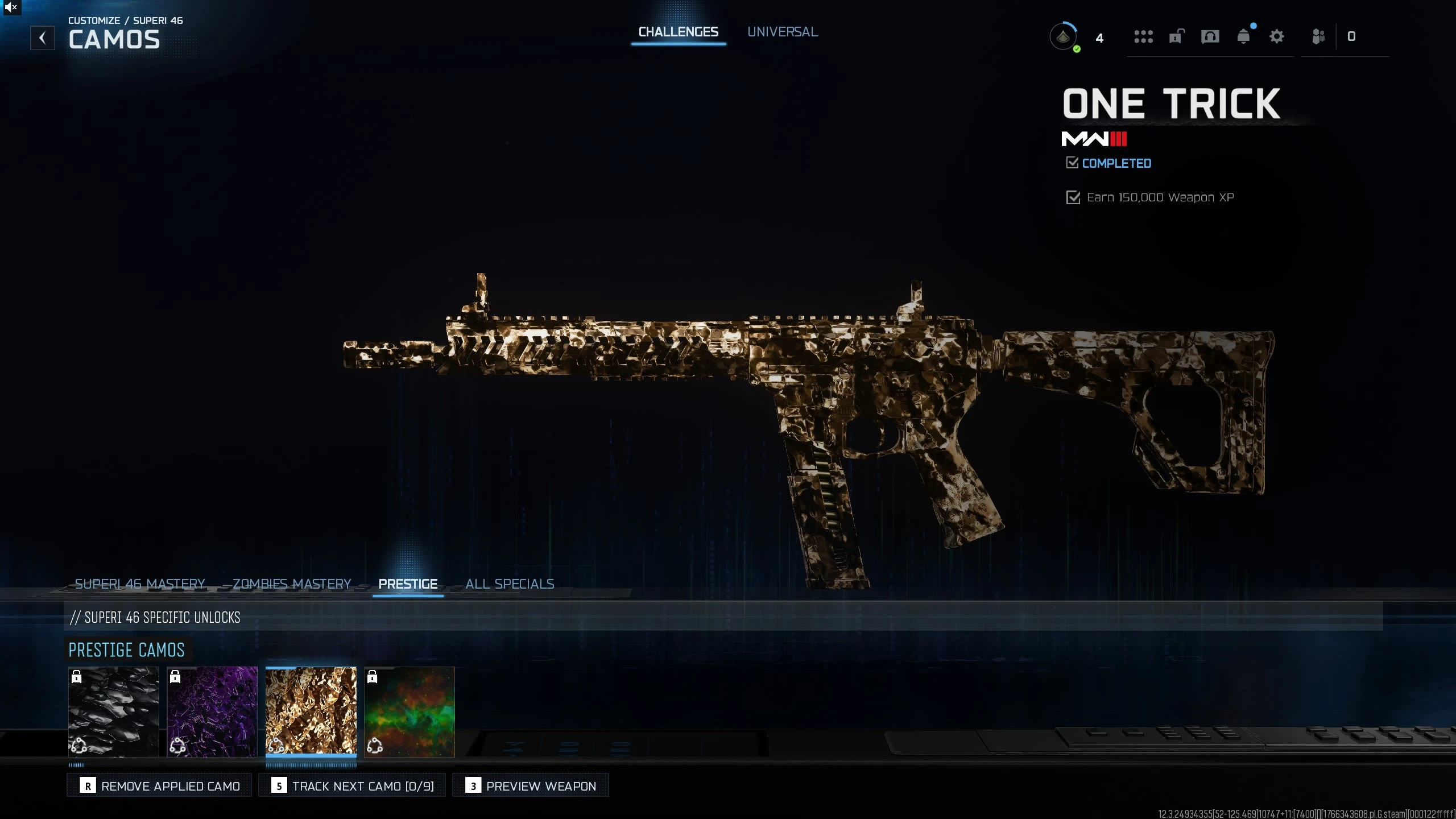Open the grid menu icon

tap(1143, 36)
